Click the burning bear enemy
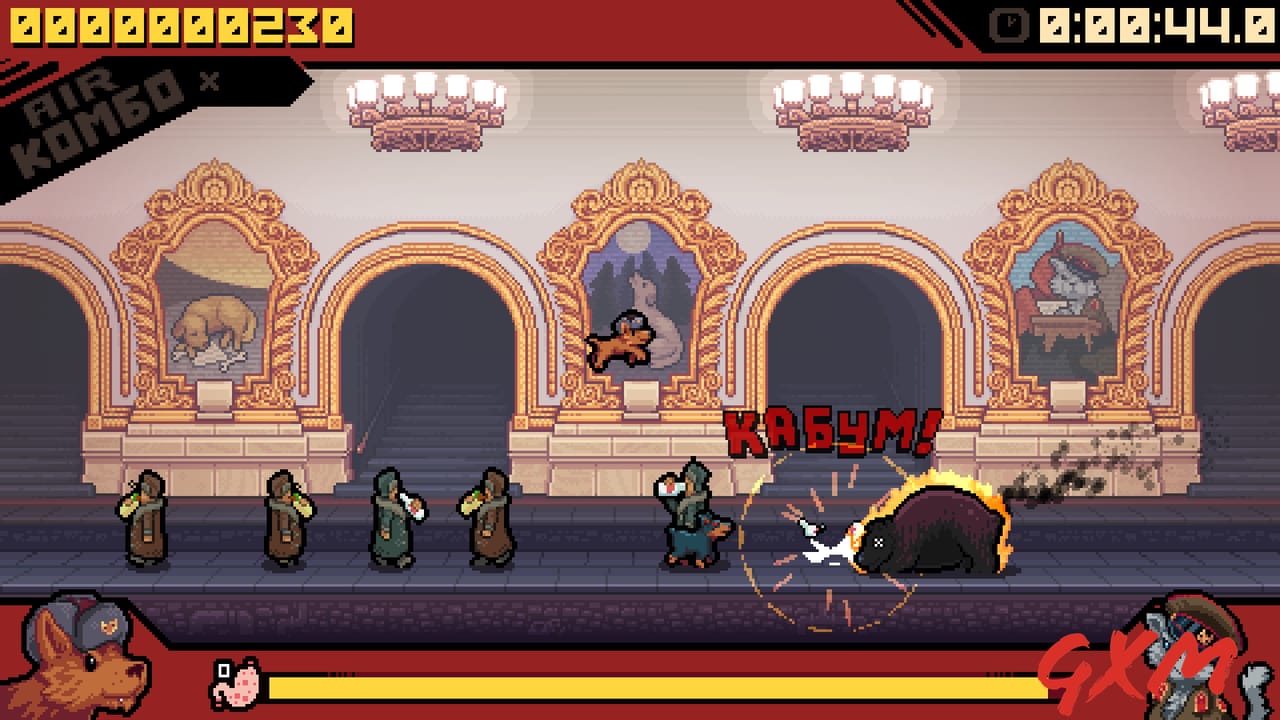This screenshot has height=720, width=1280. pos(930,530)
